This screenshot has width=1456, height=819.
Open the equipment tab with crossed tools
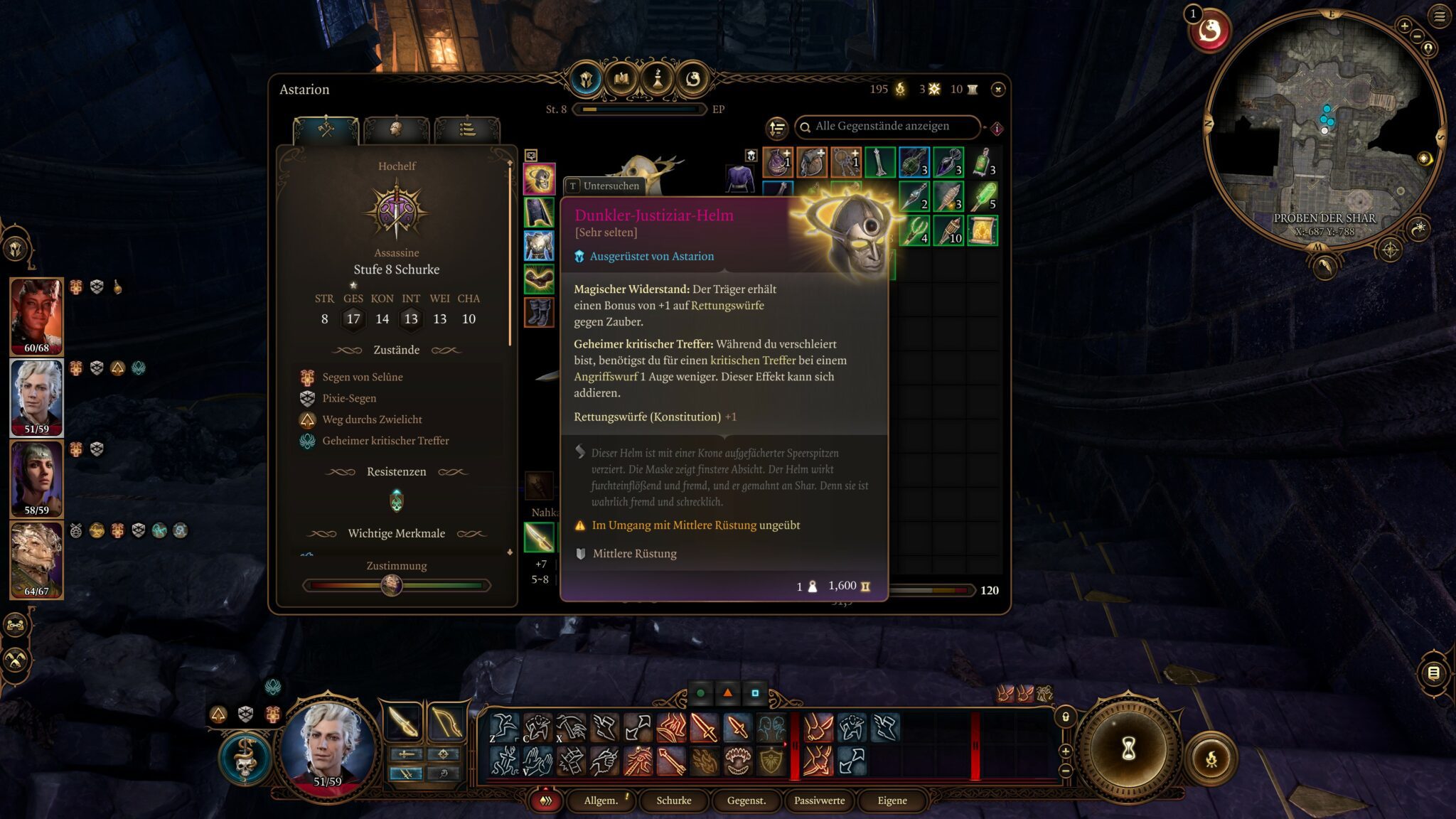(326, 129)
